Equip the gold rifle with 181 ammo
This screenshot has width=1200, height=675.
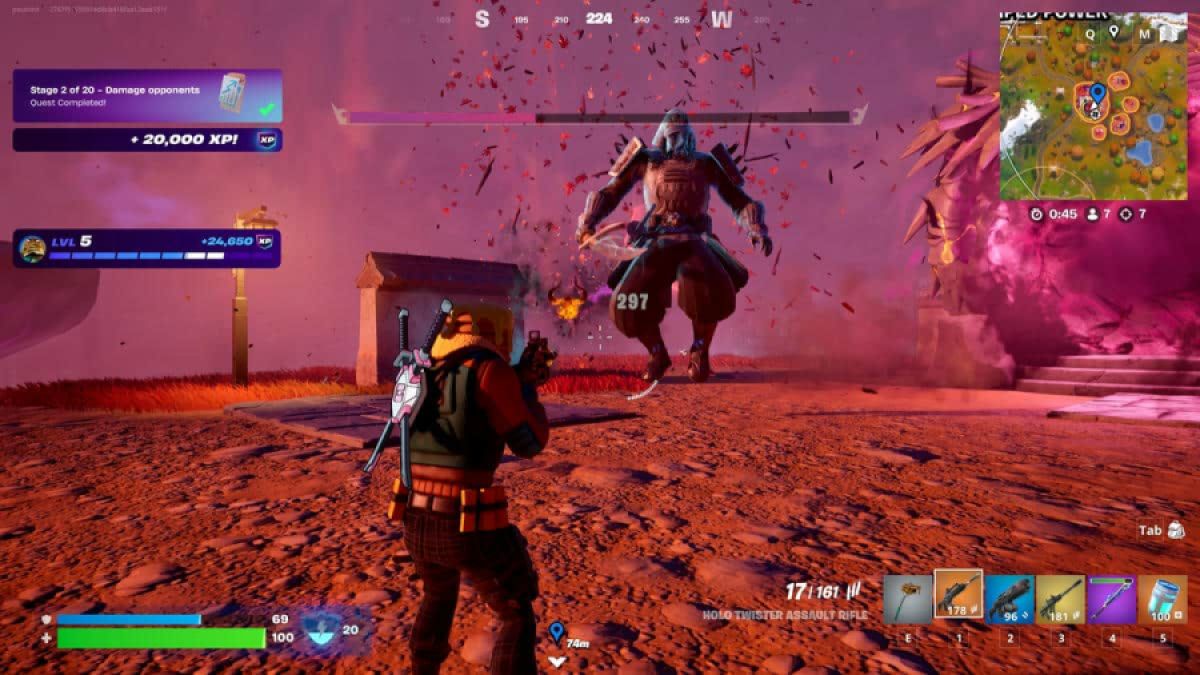pos(1060,598)
